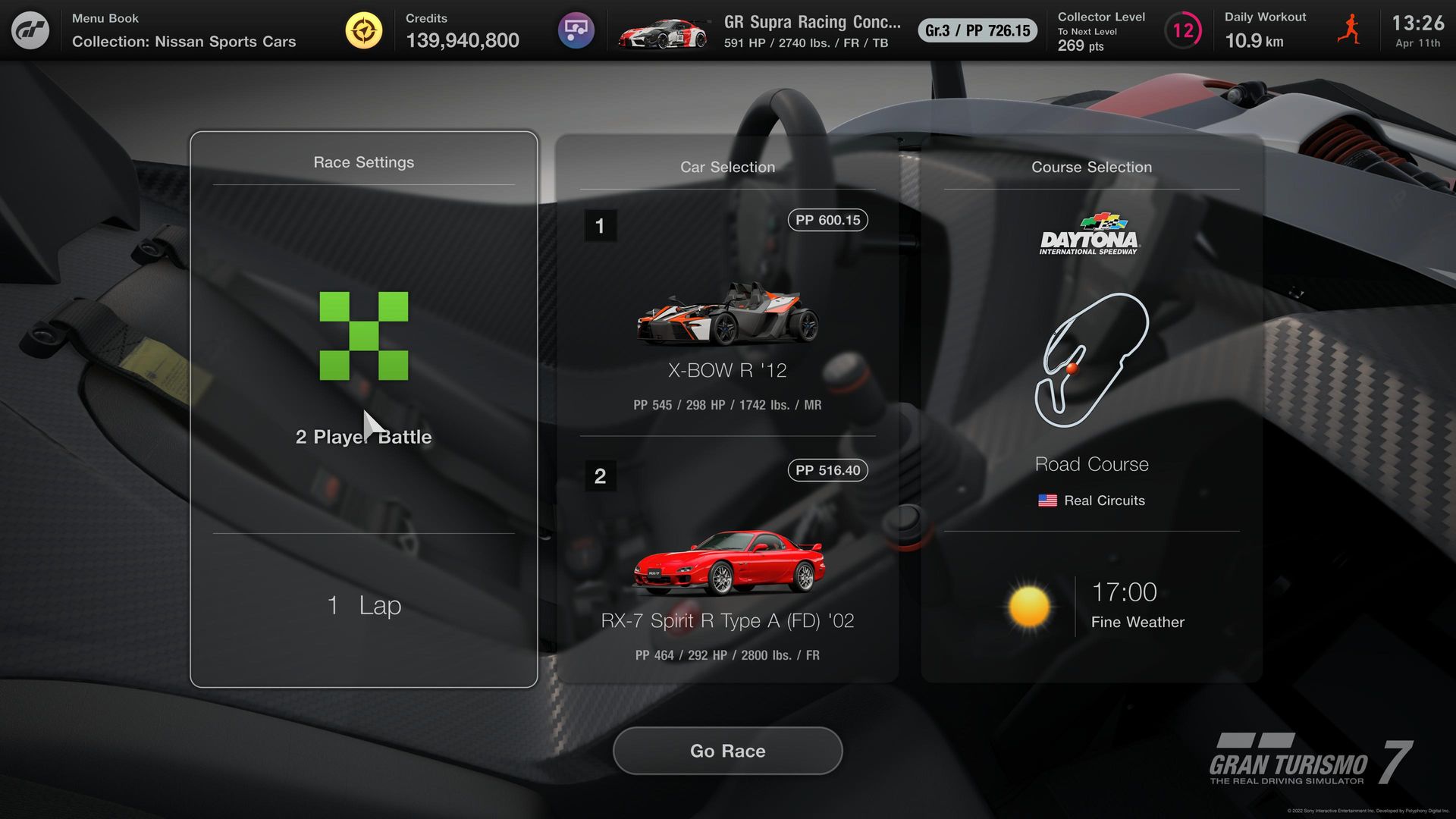This screenshot has width=1456, height=819.
Task: View the Collector Level 12 badge
Action: click(1182, 30)
